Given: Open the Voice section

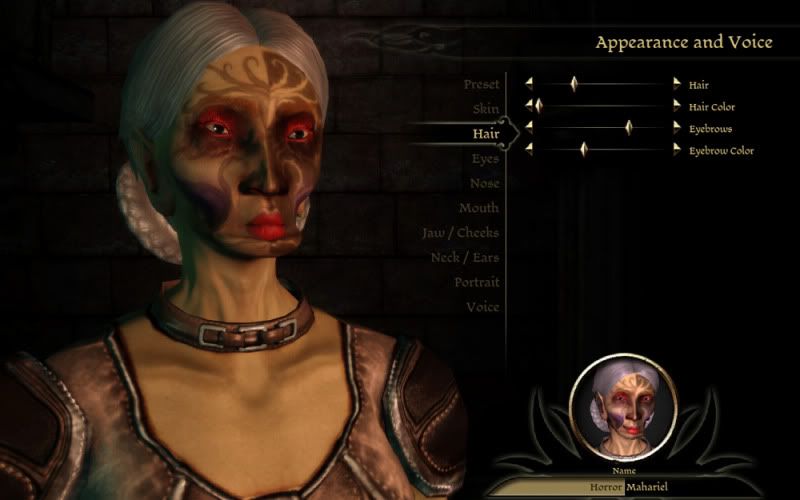Looking at the screenshot, I should [482, 307].
